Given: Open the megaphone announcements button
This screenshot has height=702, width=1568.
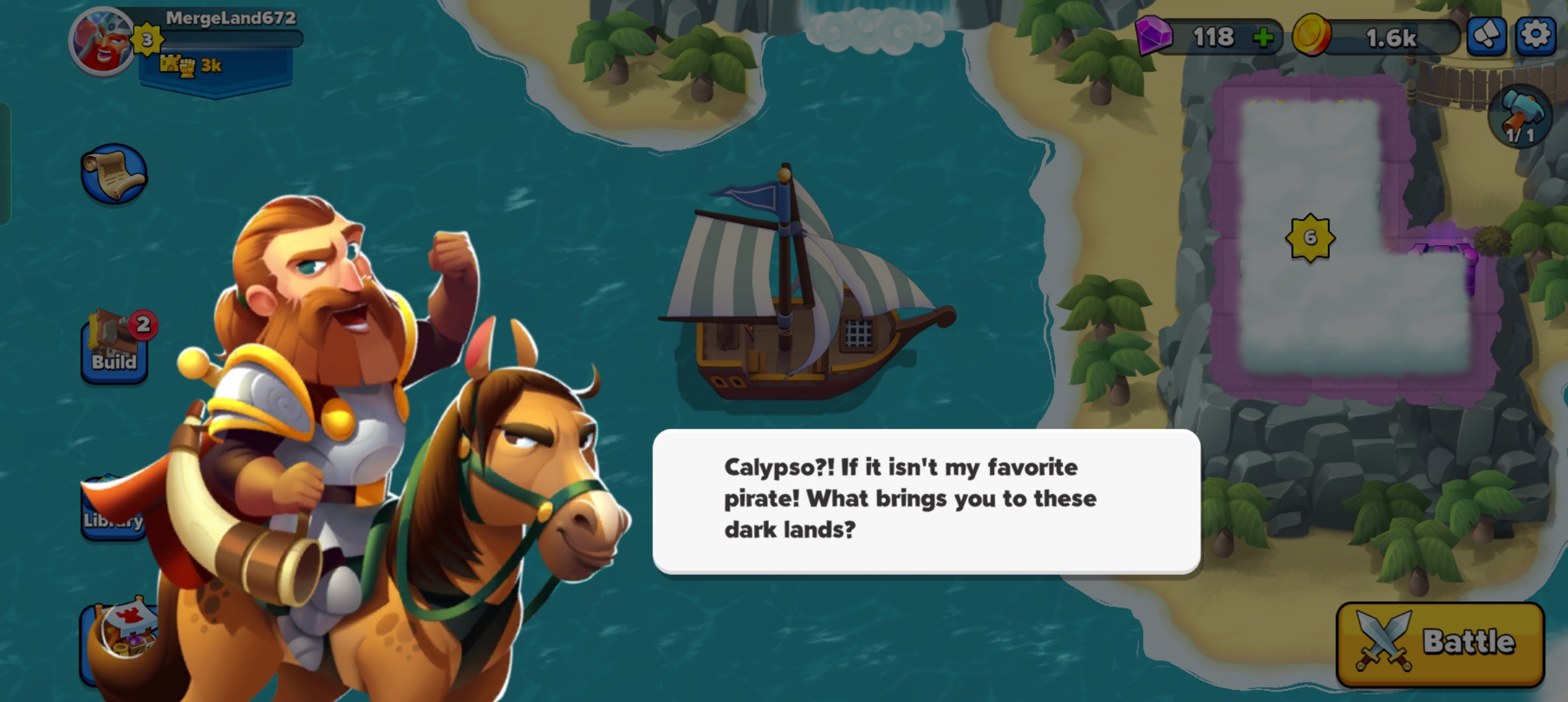Looking at the screenshot, I should tap(1487, 35).
